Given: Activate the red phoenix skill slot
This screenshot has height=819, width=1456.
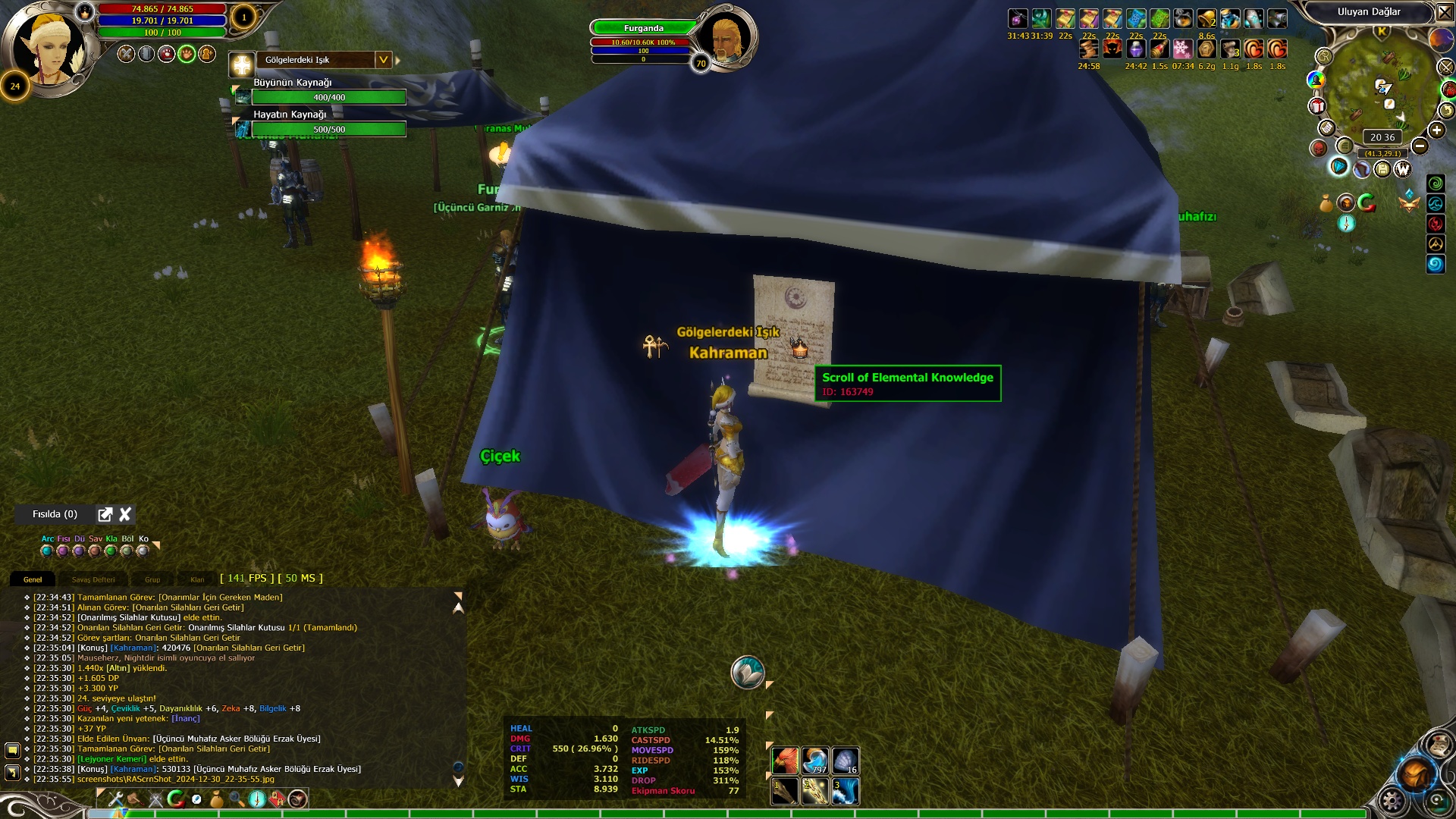Looking at the screenshot, I should pyautogui.click(x=785, y=761).
